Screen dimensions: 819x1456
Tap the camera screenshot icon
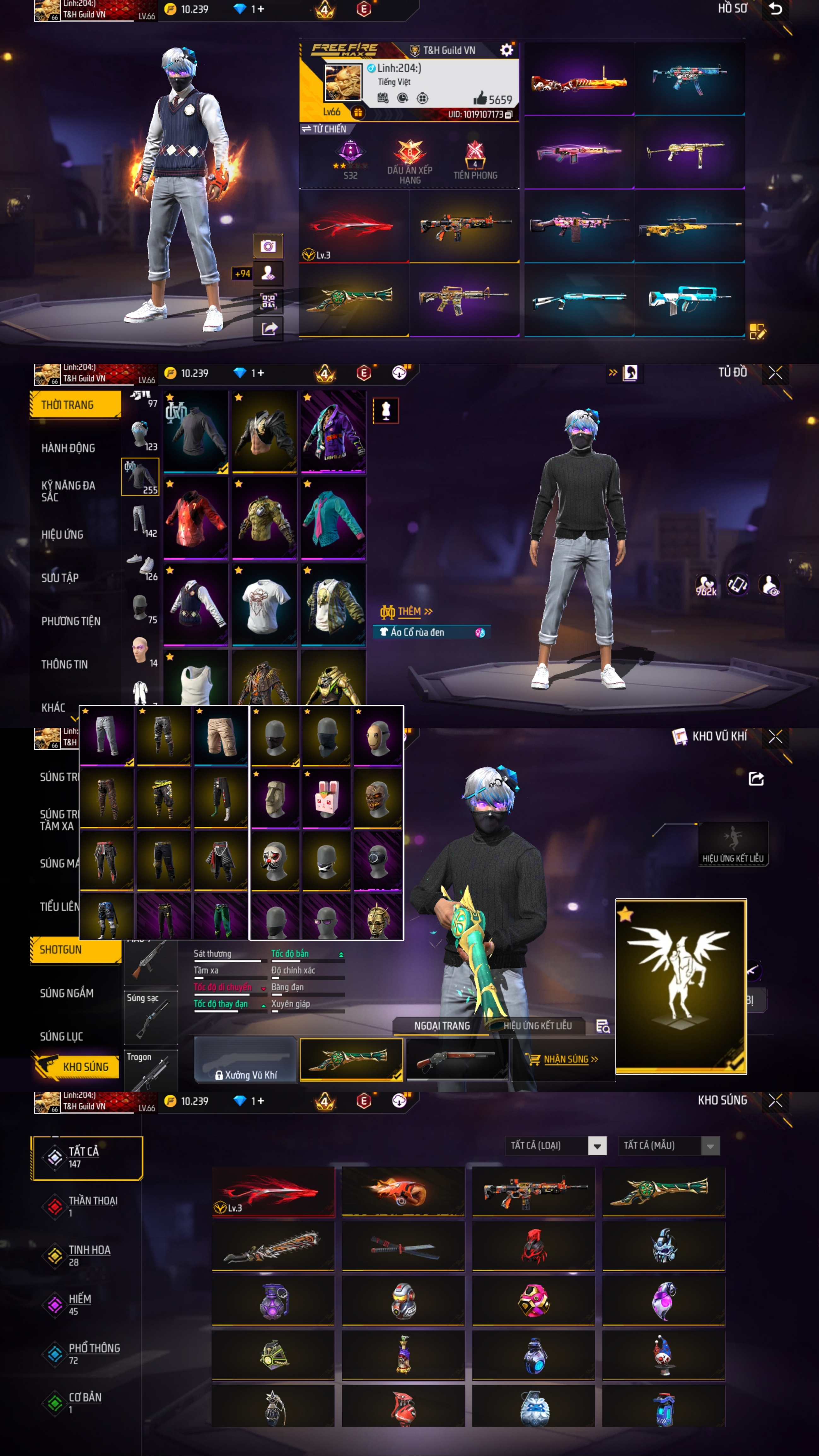(x=268, y=247)
